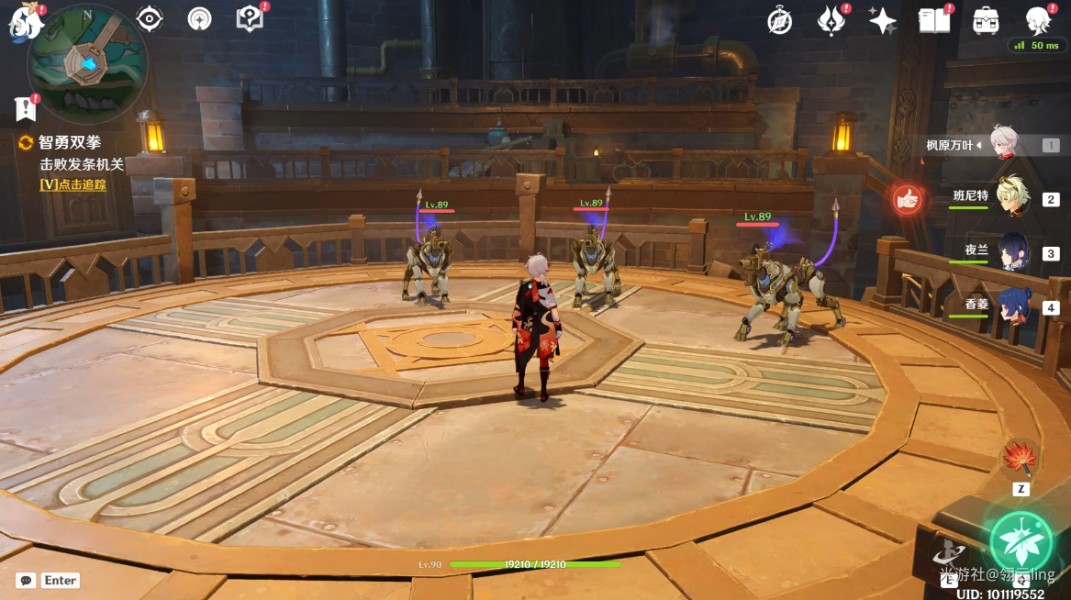This screenshot has width=1071, height=600.
Task: Activate the eye-shaped elemental sight icon
Action: 149,18
